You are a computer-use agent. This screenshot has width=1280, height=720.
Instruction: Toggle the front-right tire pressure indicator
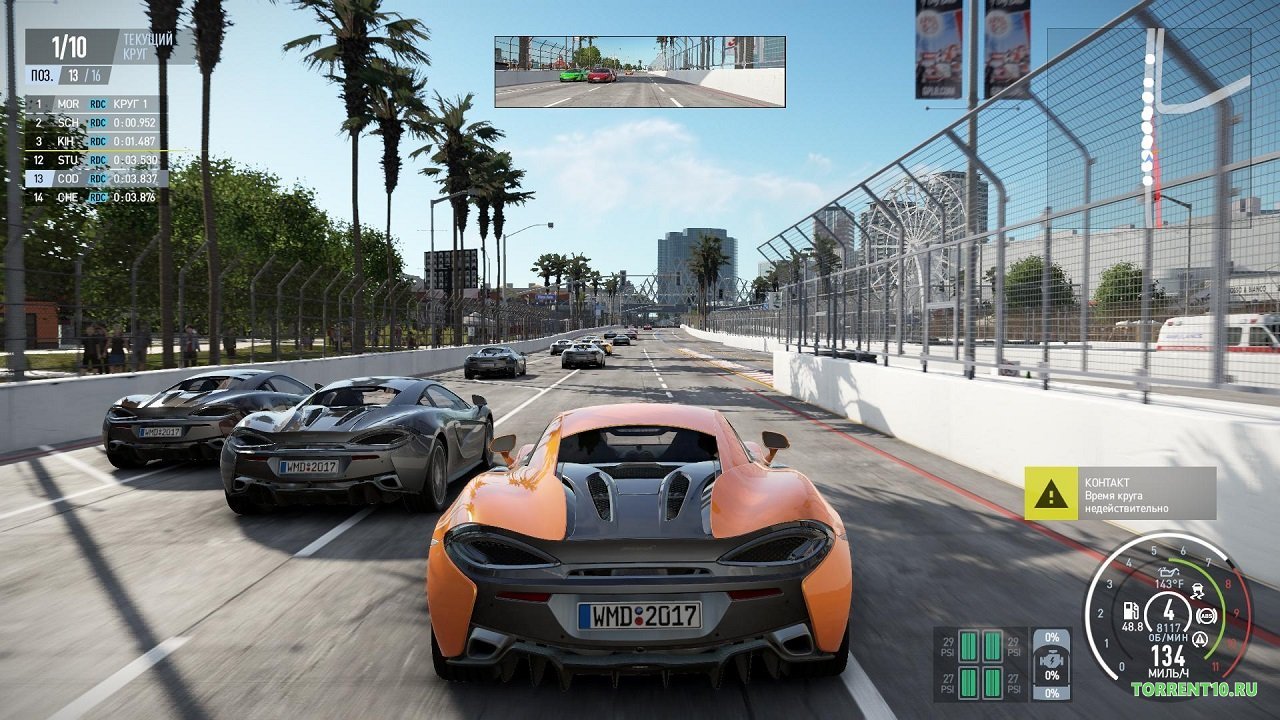pyautogui.click(x=992, y=647)
